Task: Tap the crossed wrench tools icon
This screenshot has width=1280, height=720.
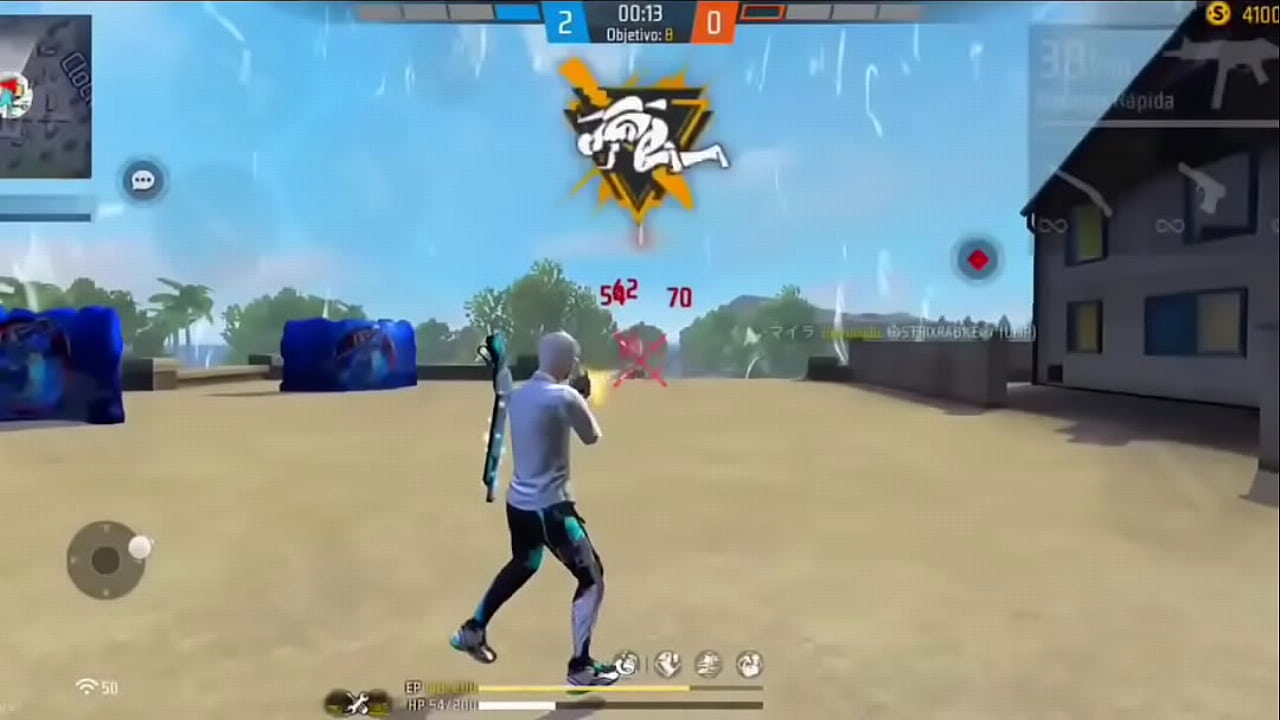Action: 357,703
